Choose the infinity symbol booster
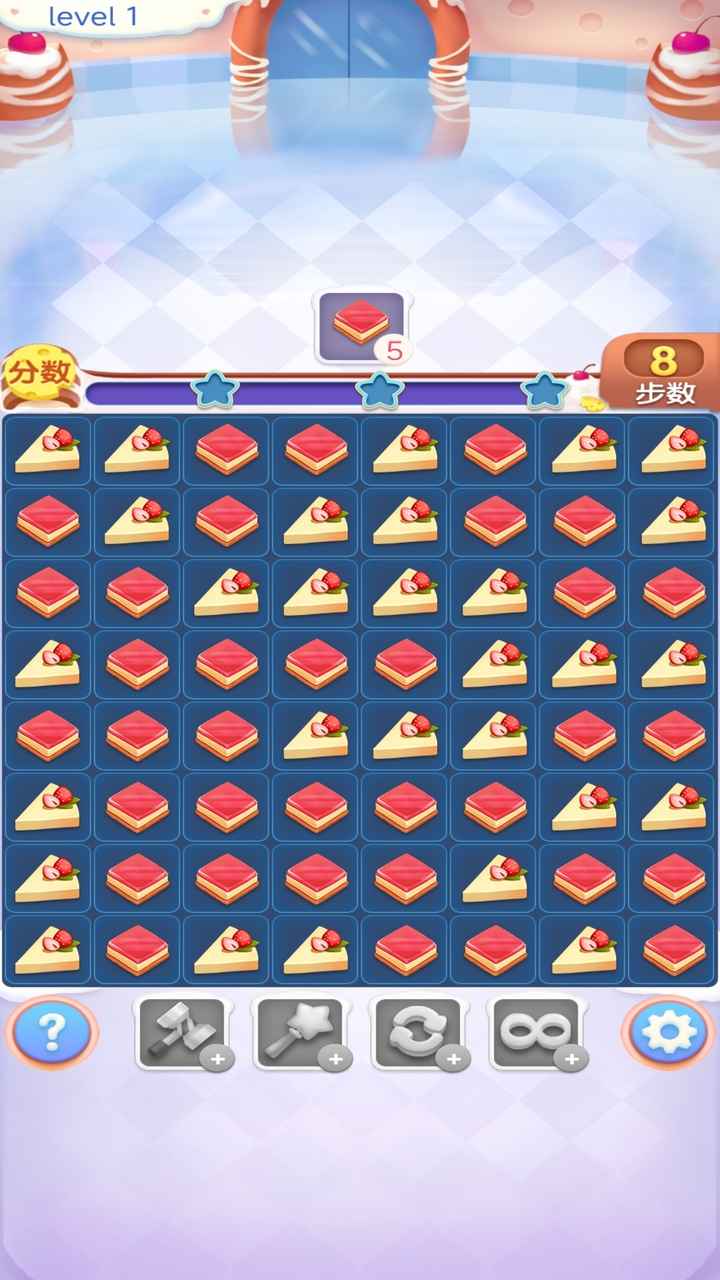Screen dimensions: 720x1280 pos(535,1033)
